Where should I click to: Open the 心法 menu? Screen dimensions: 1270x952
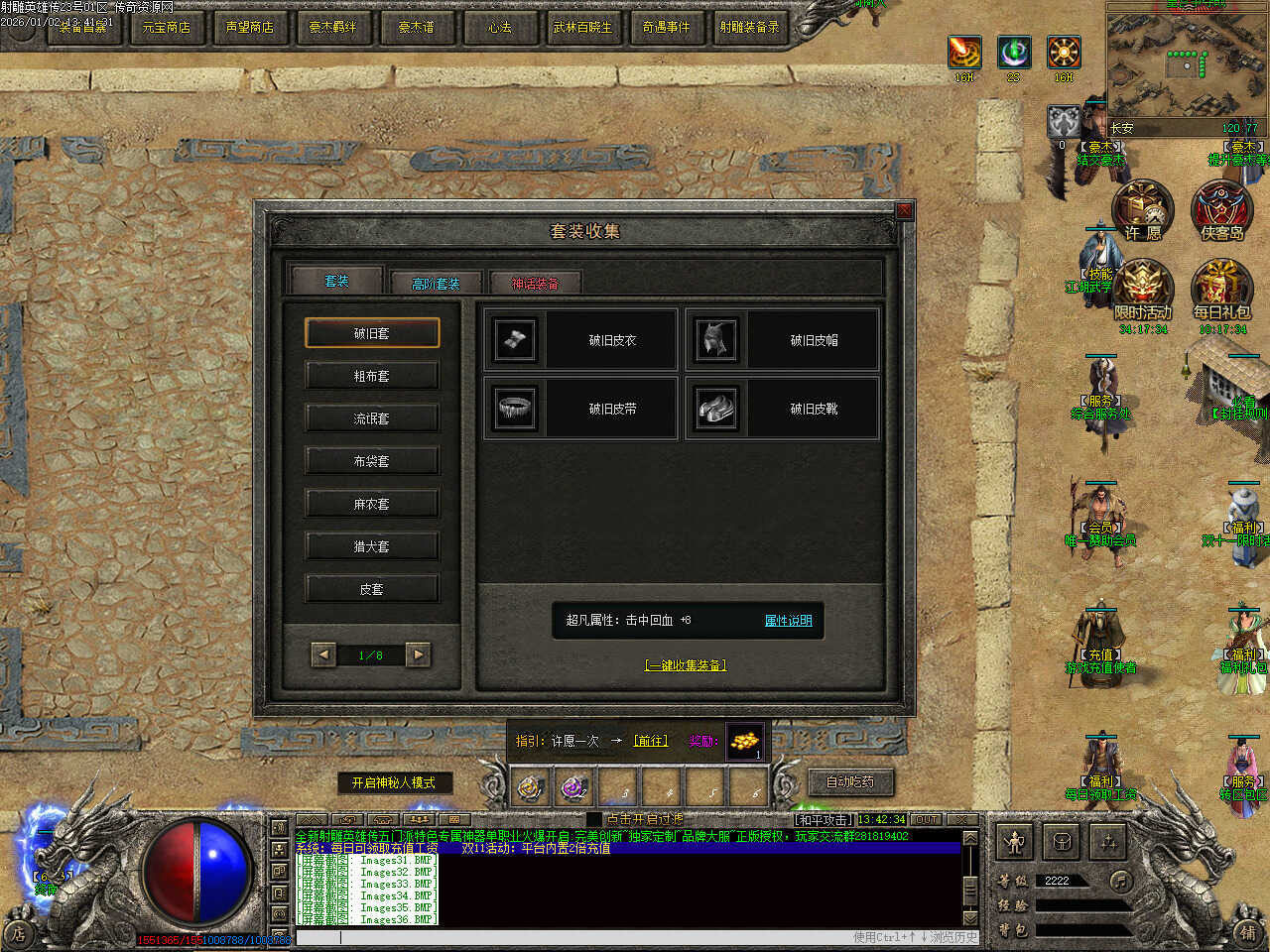[499, 27]
